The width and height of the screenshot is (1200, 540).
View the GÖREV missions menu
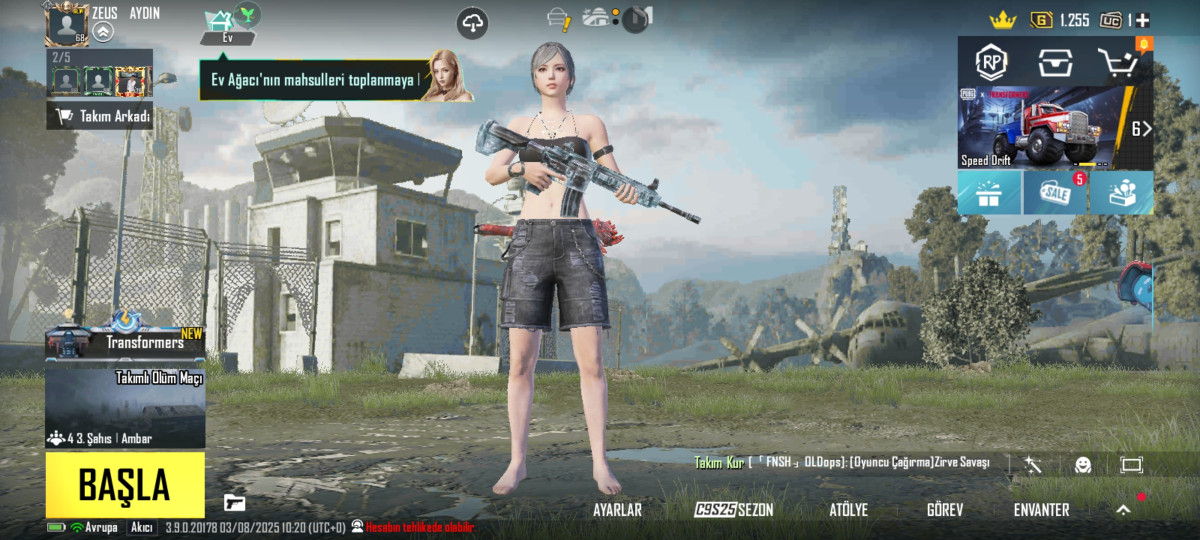point(945,510)
